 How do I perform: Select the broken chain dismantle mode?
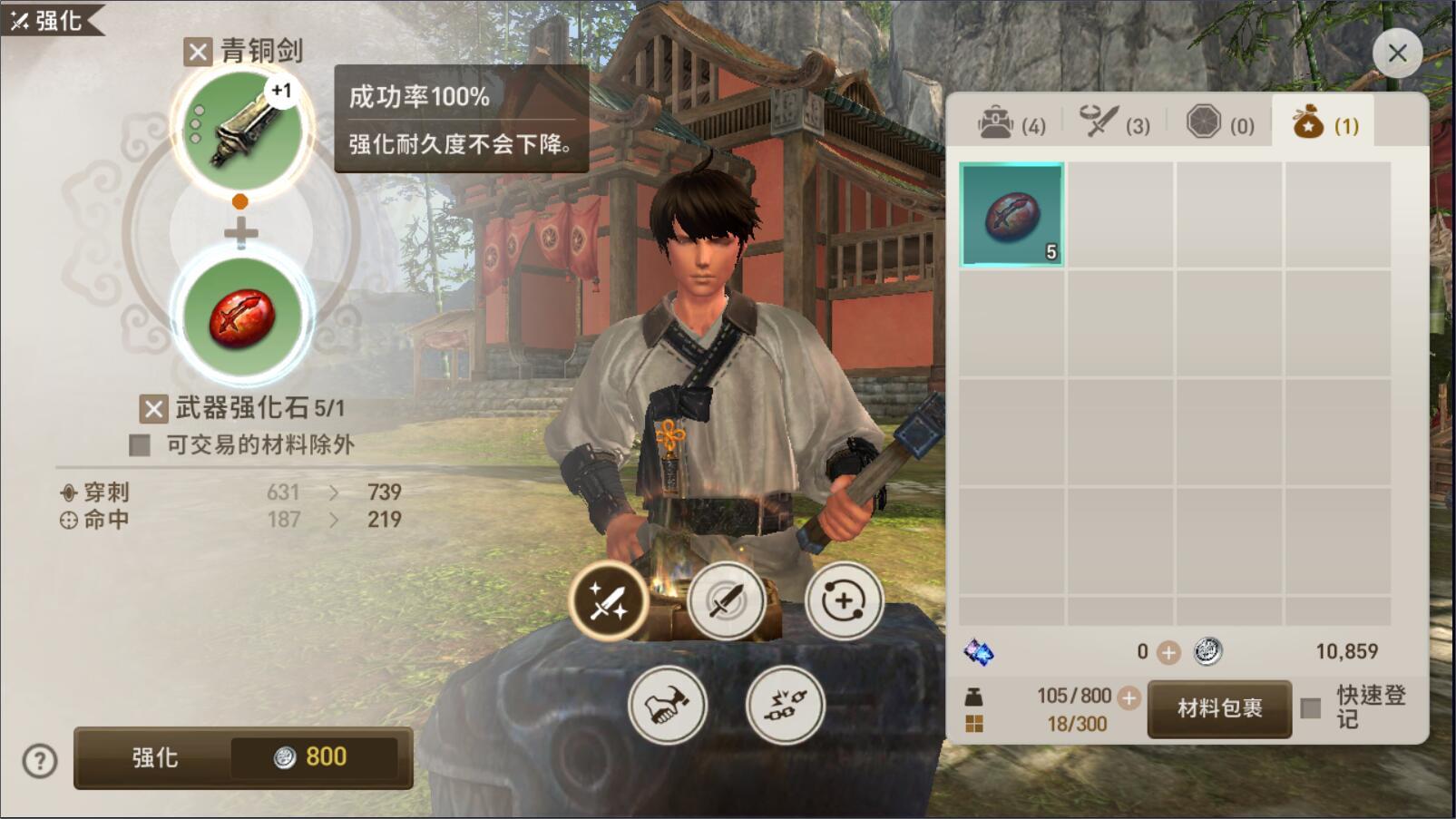pyautogui.click(x=785, y=705)
